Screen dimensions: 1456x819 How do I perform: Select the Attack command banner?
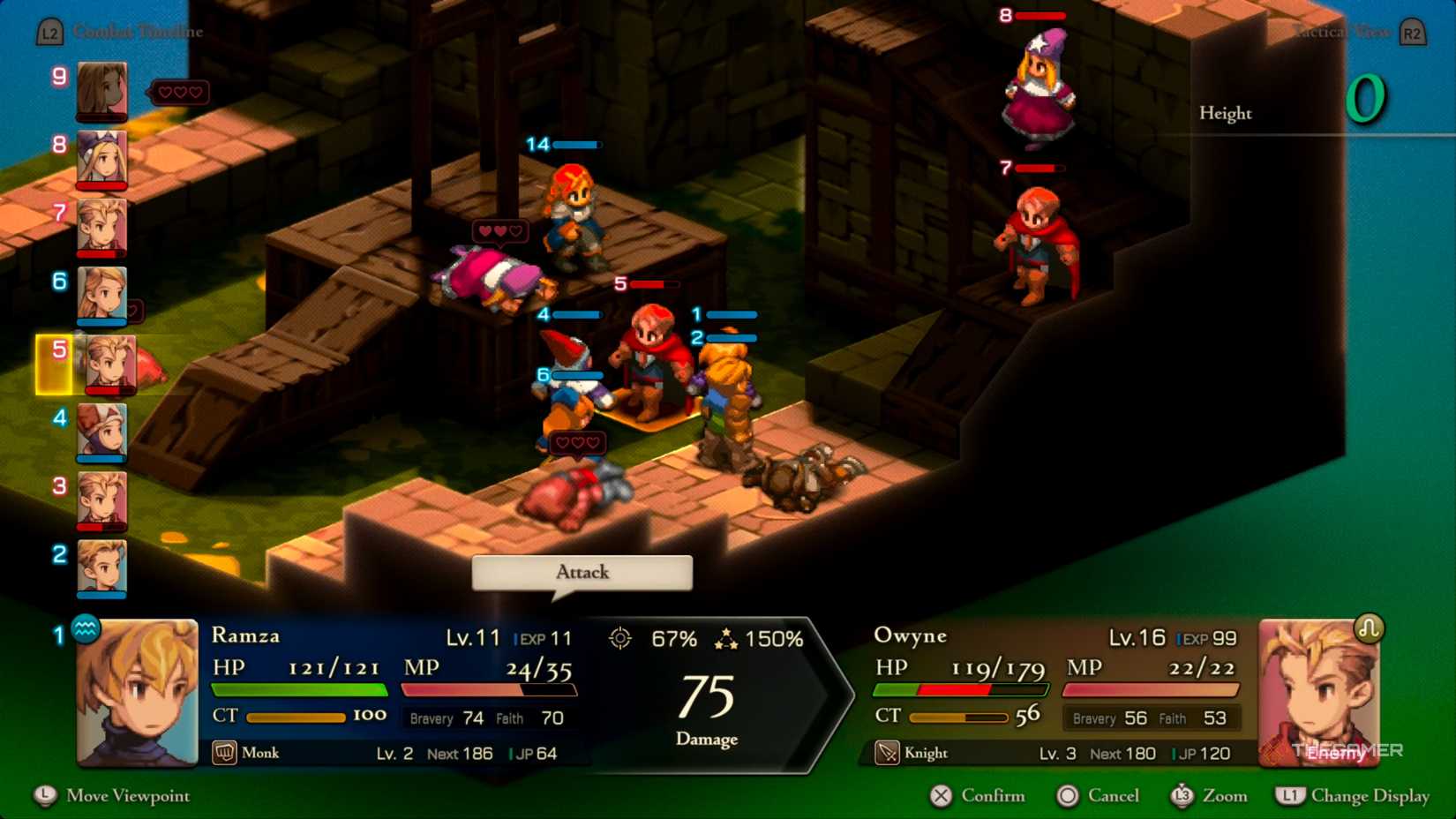[x=582, y=572]
